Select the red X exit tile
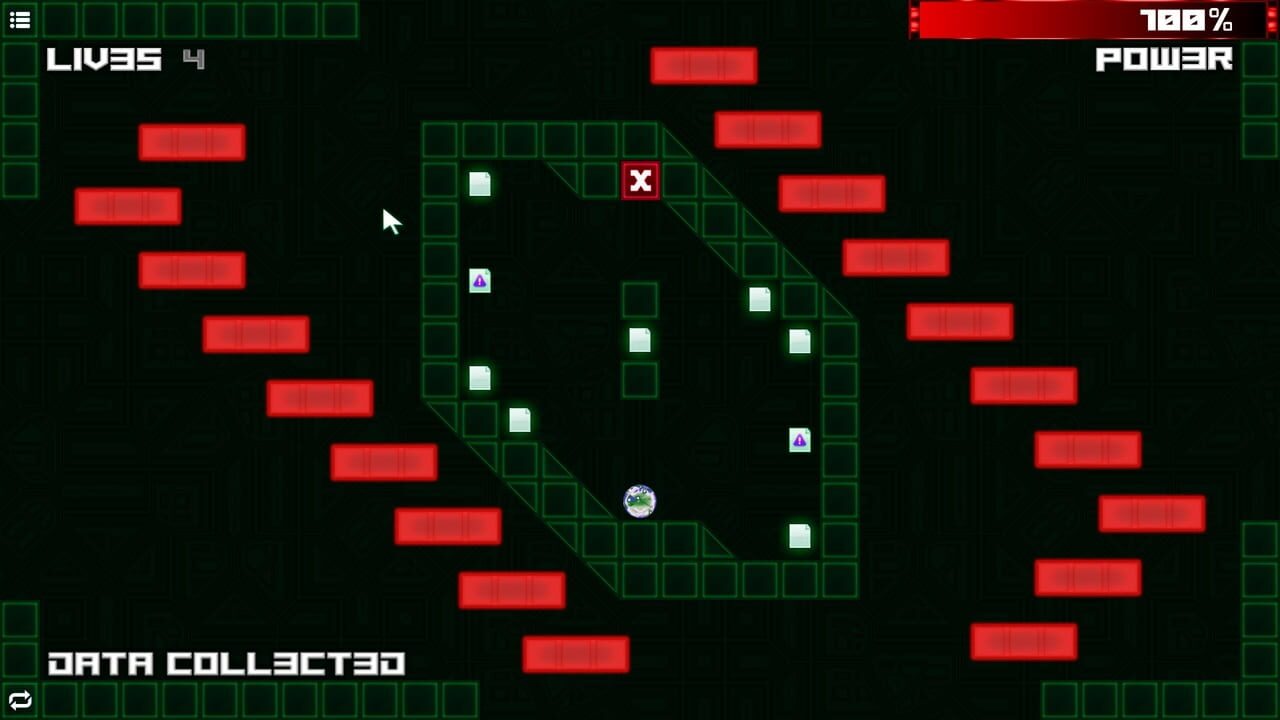The width and height of the screenshot is (1280, 720). tap(640, 181)
